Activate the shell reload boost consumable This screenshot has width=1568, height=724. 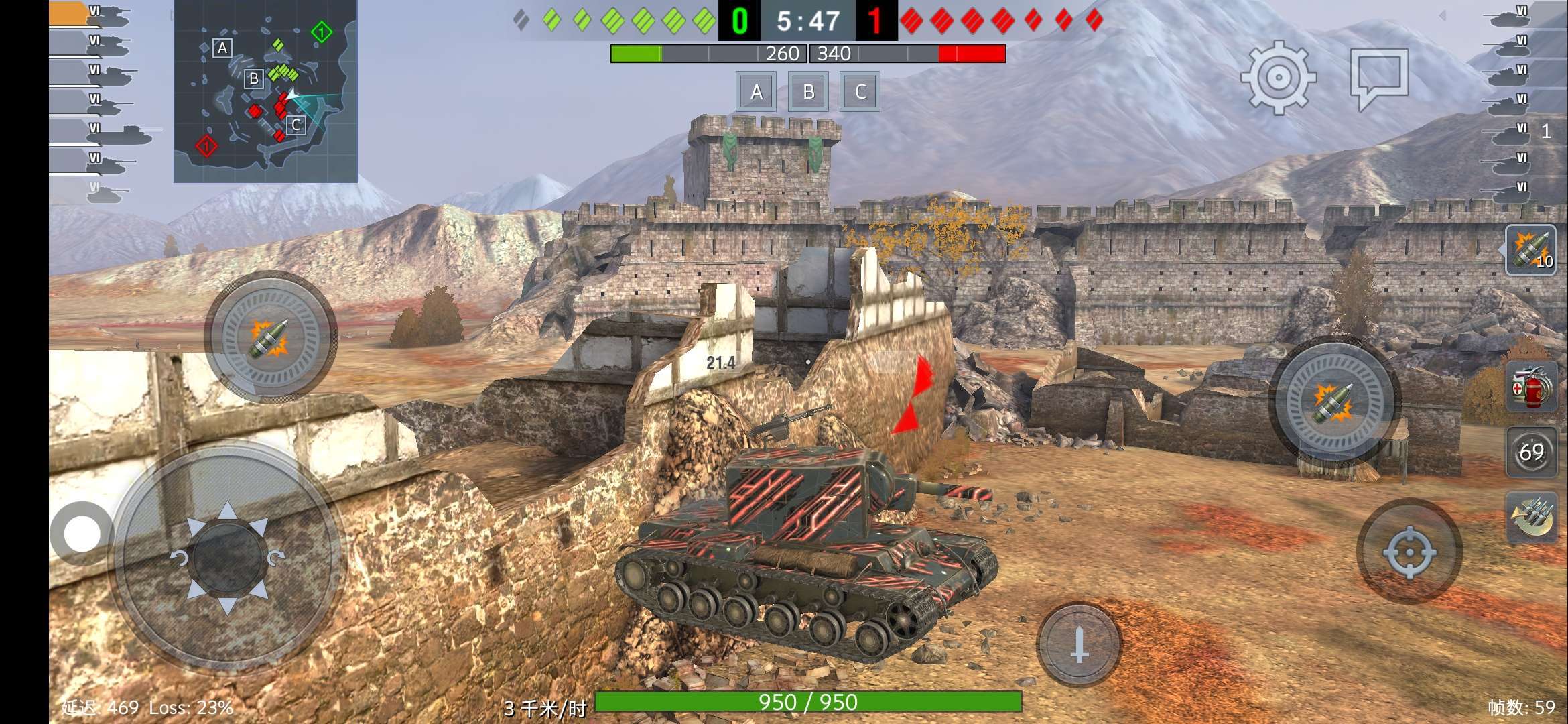click(x=1530, y=516)
